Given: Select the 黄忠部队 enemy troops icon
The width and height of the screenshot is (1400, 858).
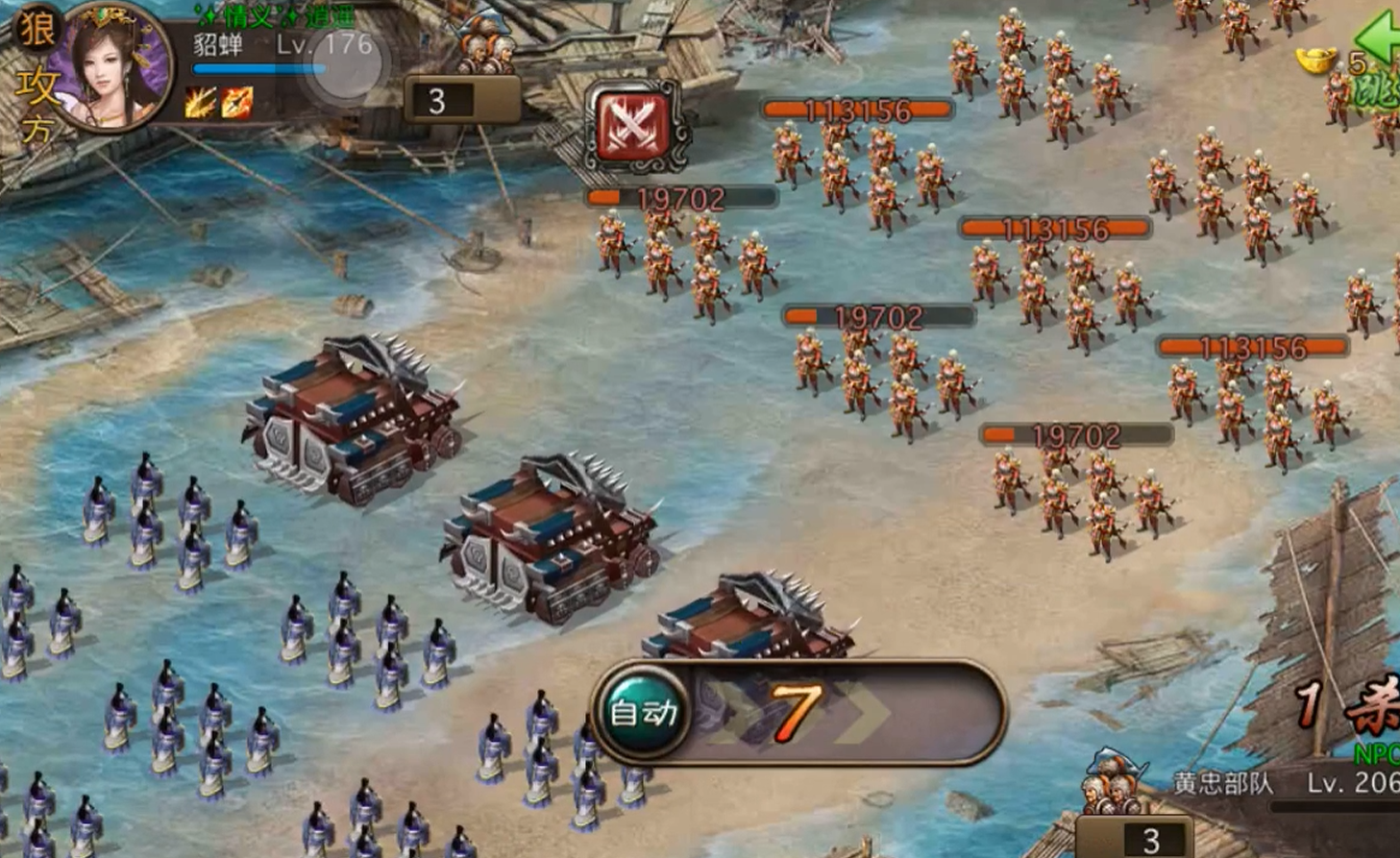Looking at the screenshot, I should tap(1115, 783).
